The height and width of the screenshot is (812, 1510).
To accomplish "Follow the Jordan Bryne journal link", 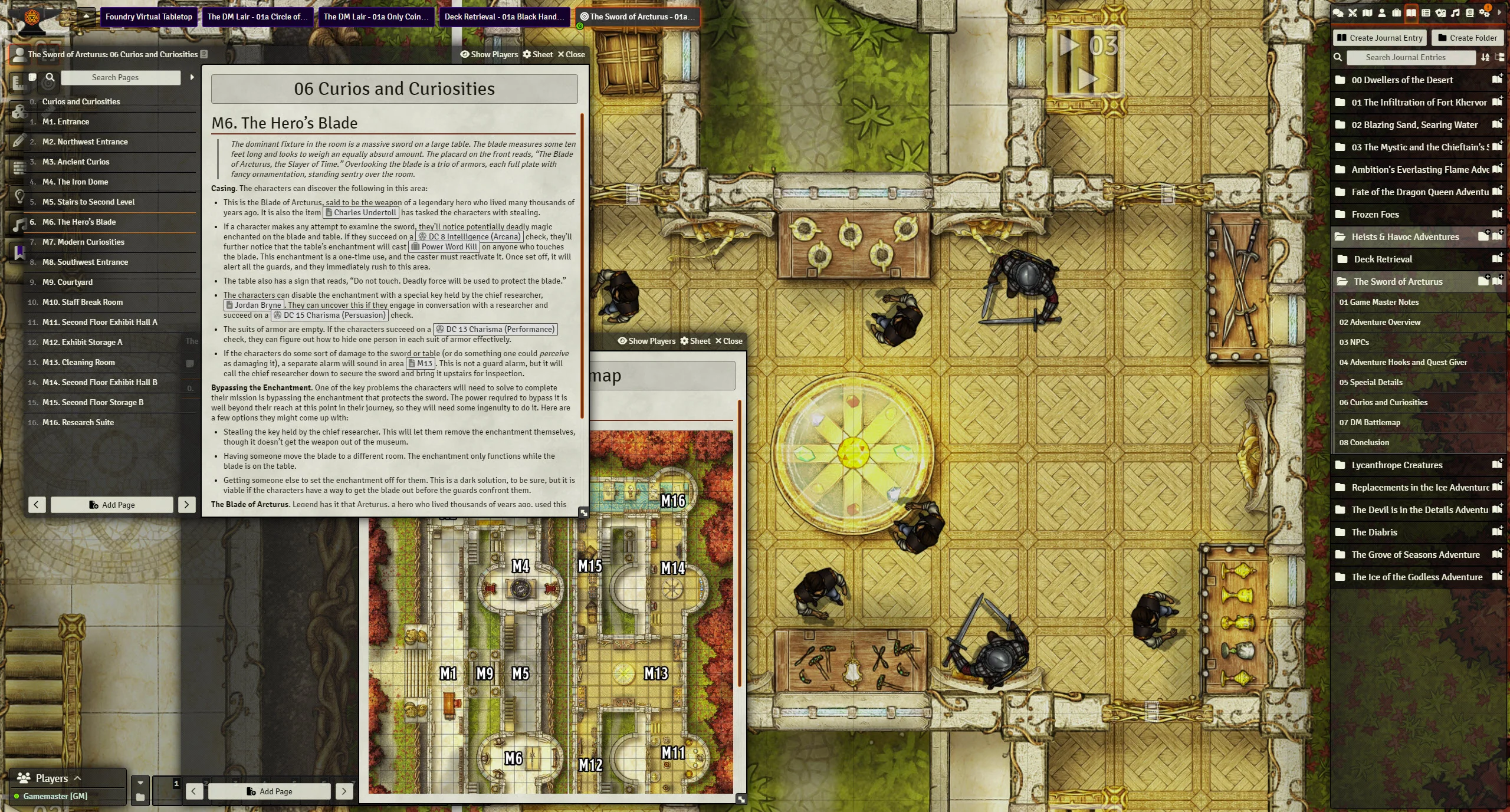I will pos(254,305).
